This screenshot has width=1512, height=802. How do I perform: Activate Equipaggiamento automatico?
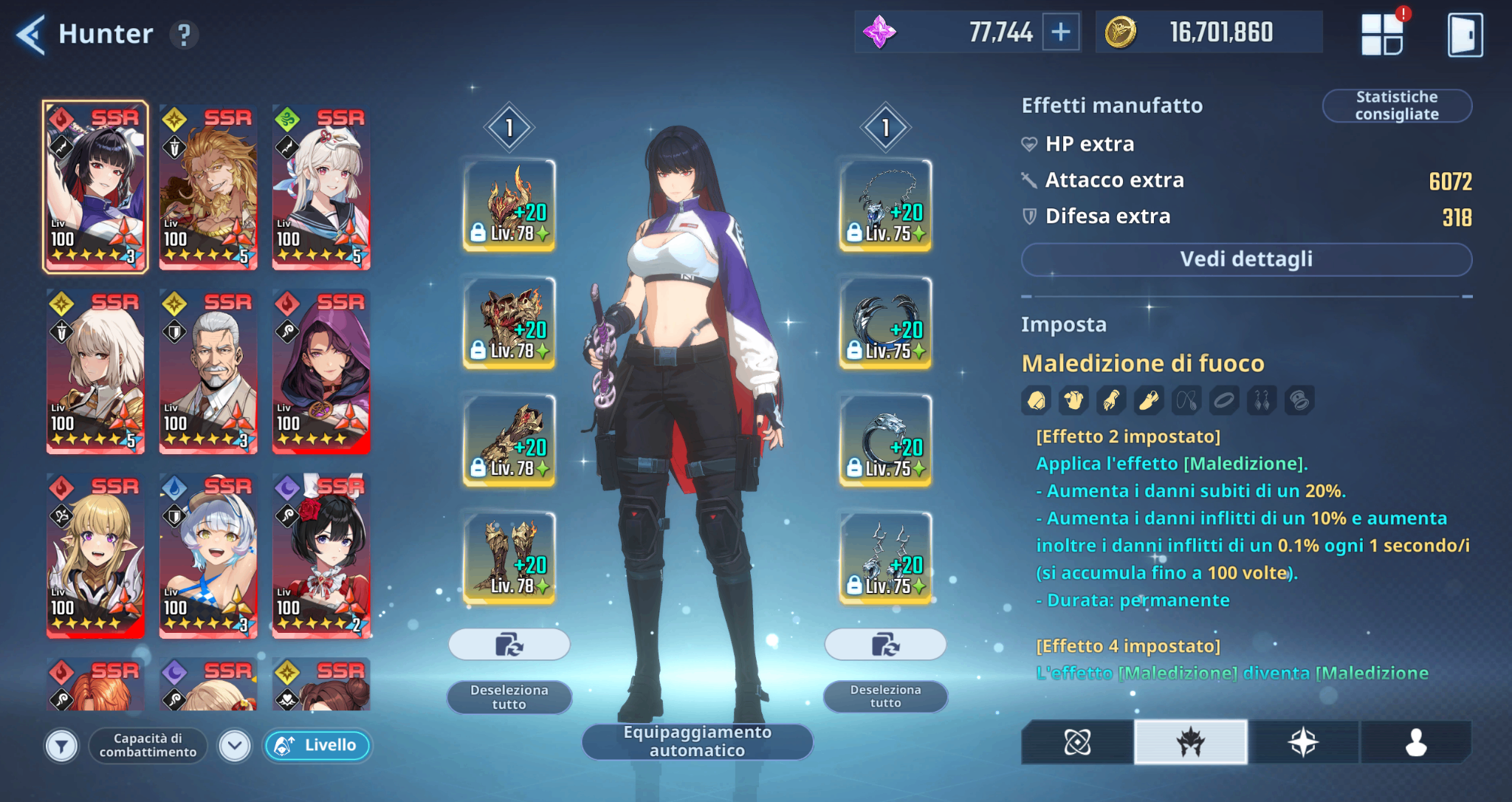click(x=697, y=741)
